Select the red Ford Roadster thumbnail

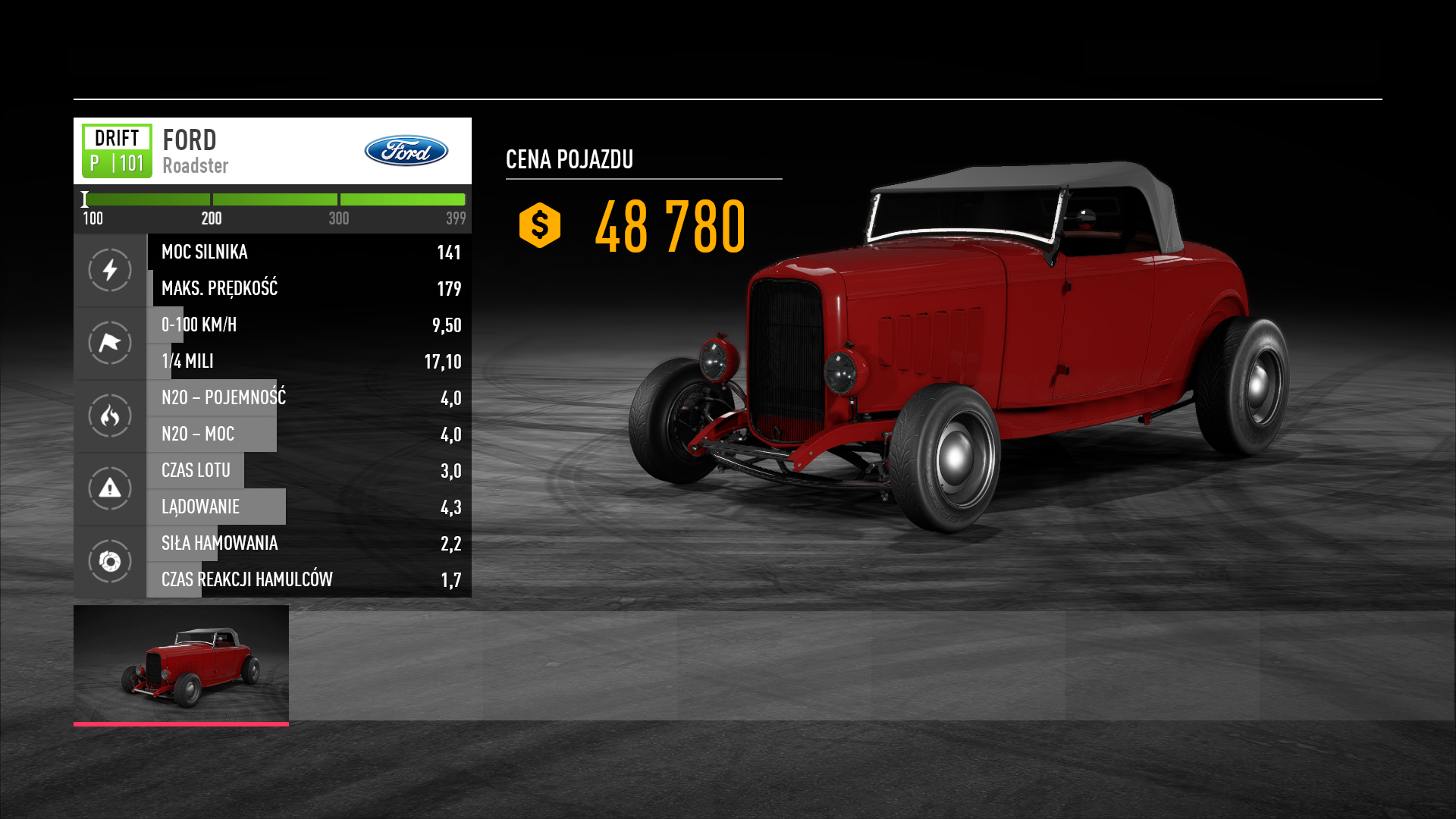pyautogui.click(x=181, y=664)
